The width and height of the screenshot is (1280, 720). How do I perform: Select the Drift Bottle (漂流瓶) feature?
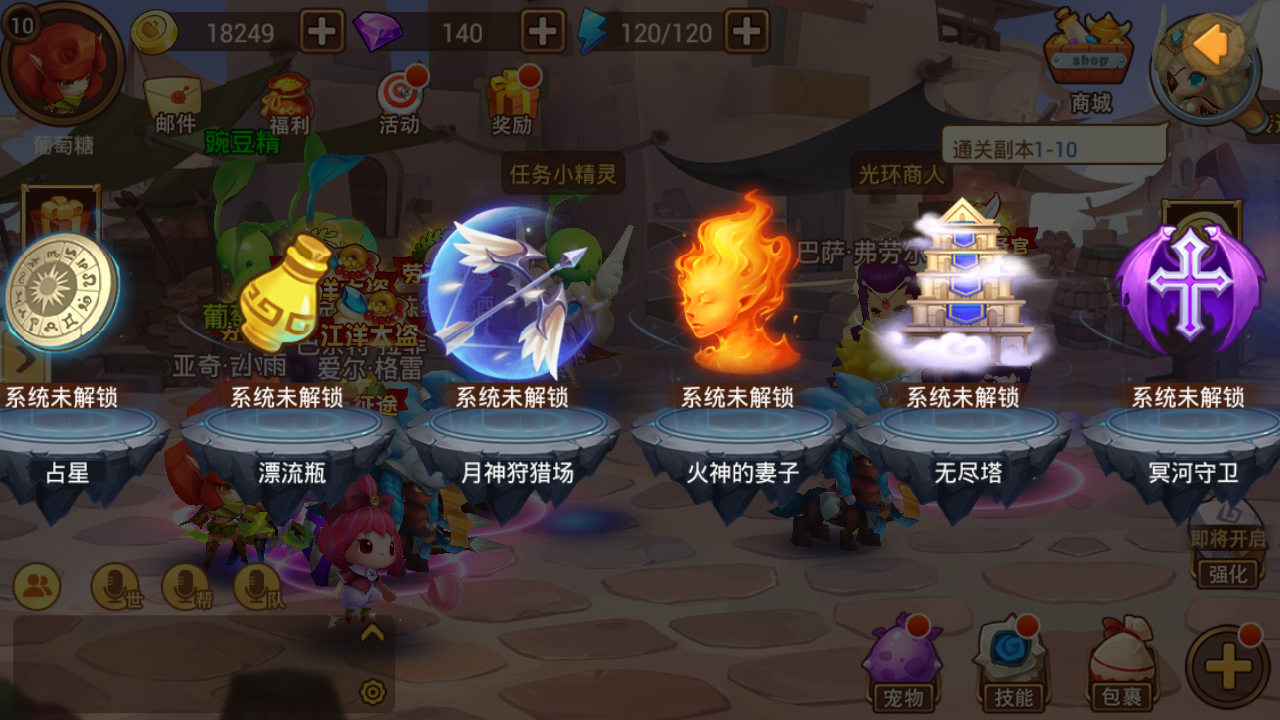pyautogui.click(x=288, y=293)
